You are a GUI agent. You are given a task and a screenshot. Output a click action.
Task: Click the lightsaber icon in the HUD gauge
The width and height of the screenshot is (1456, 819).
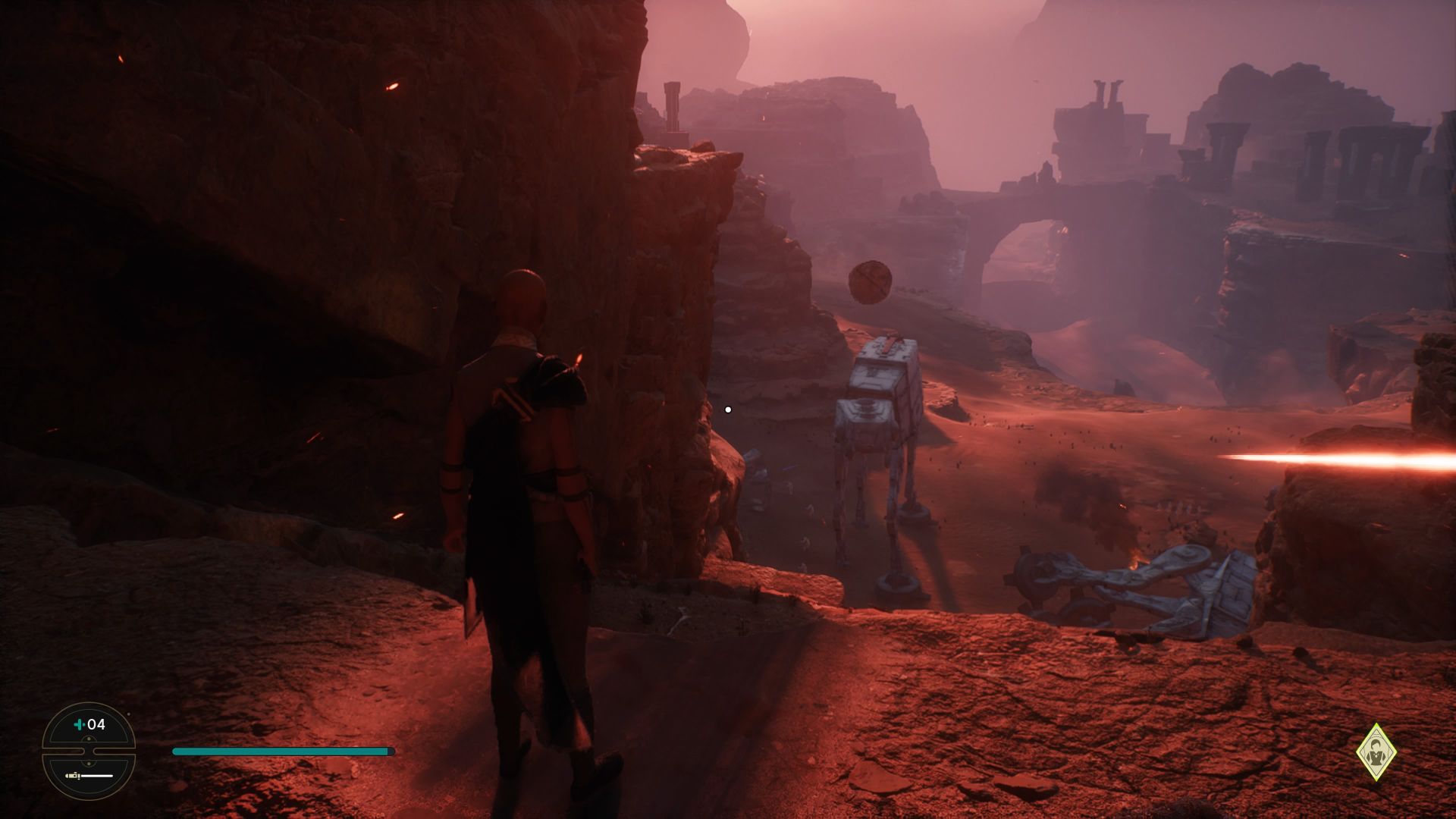click(72, 777)
